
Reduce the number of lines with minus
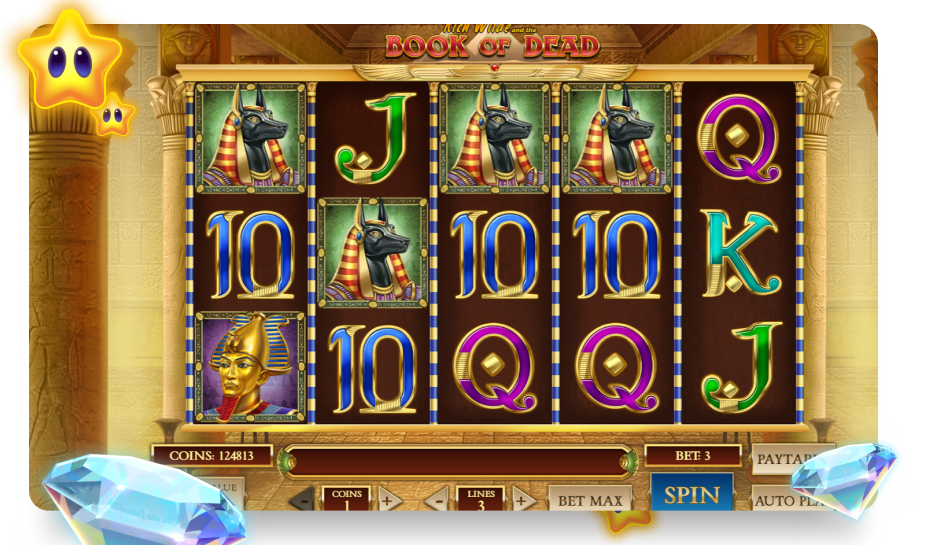435,500
